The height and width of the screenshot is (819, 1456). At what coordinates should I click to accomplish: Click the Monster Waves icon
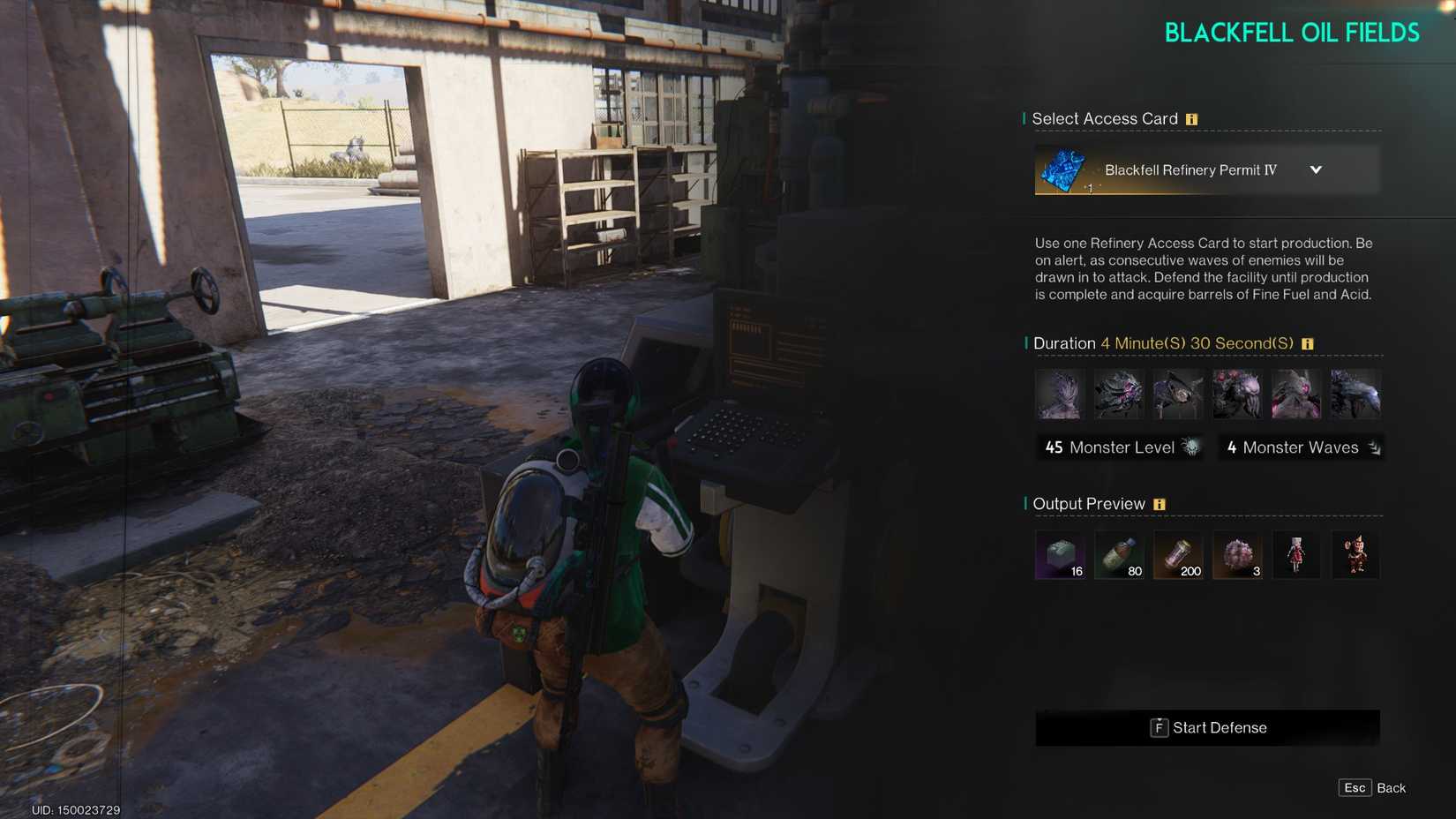coord(1373,447)
